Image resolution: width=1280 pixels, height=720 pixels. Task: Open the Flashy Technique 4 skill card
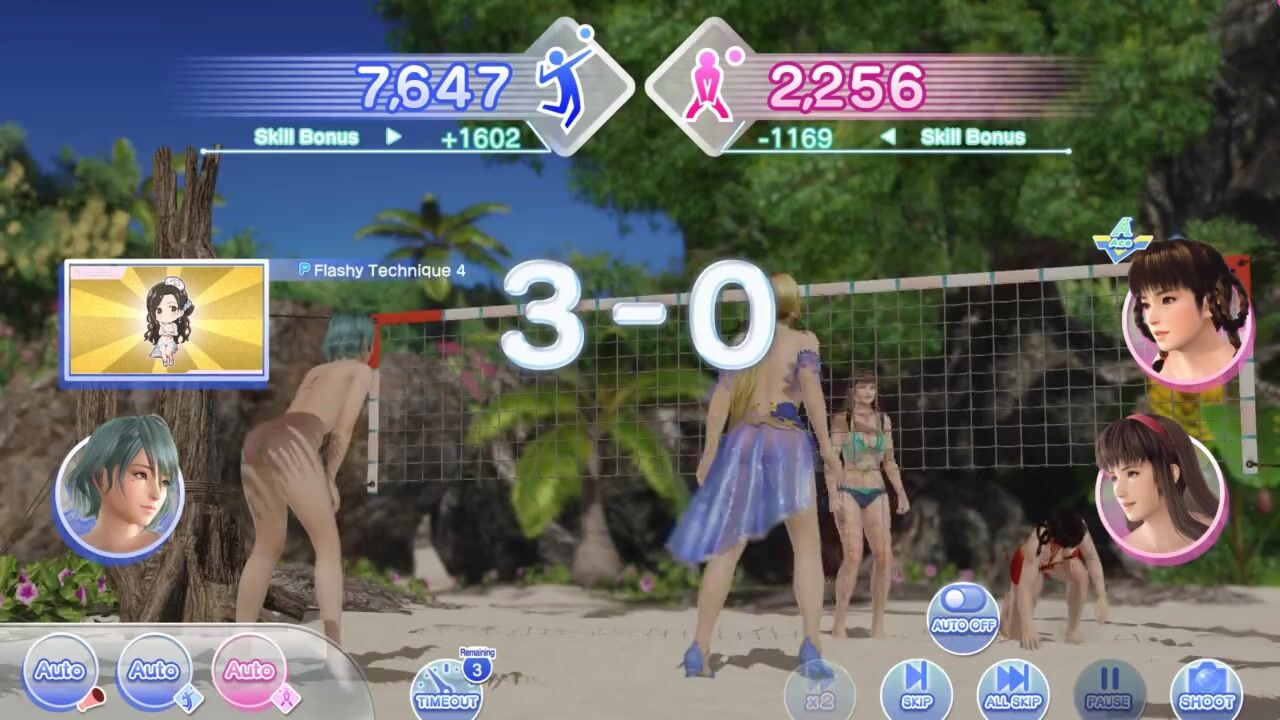tap(166, 322)
